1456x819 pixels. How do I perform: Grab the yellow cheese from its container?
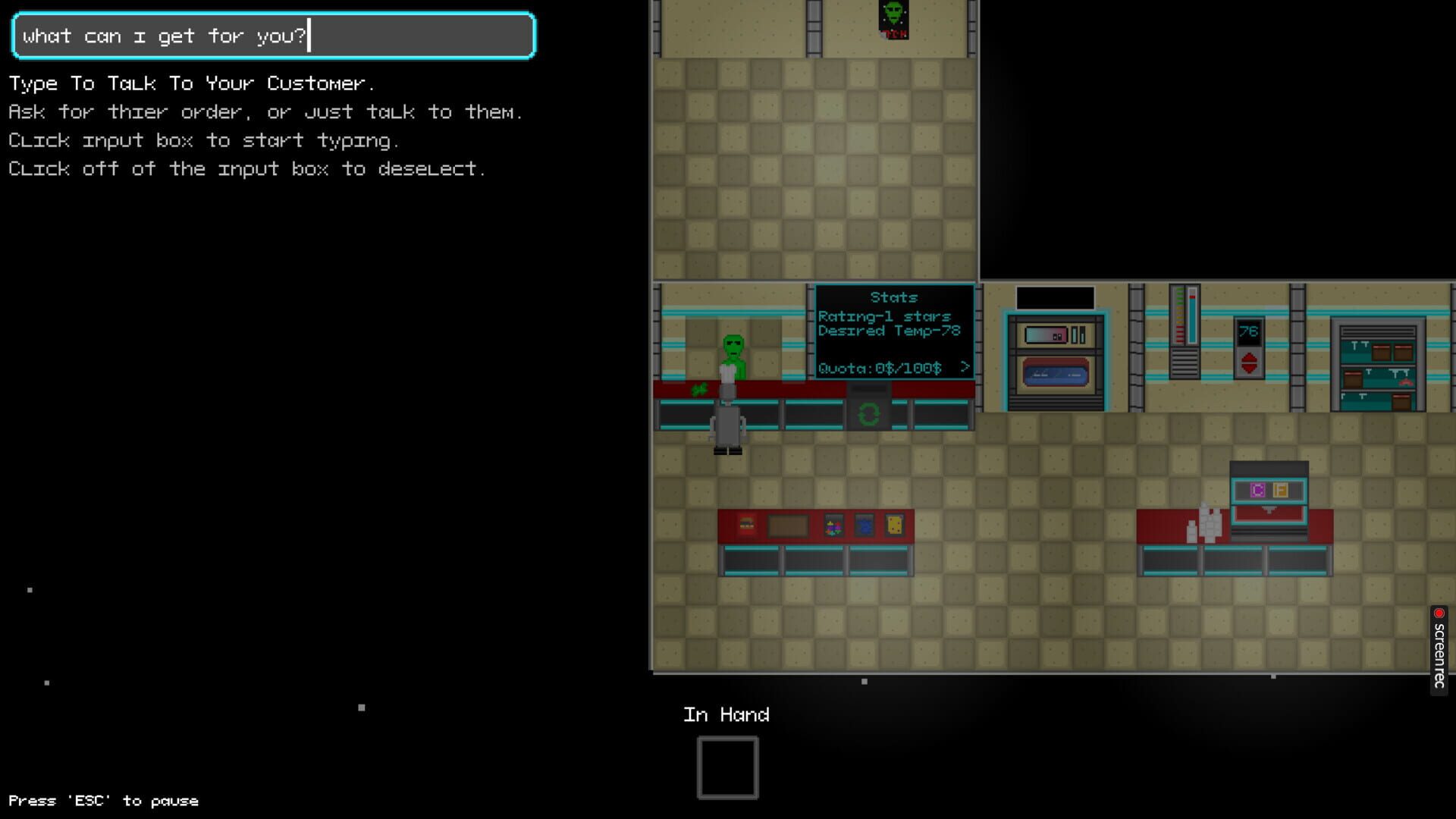click(x=895, y=525)
